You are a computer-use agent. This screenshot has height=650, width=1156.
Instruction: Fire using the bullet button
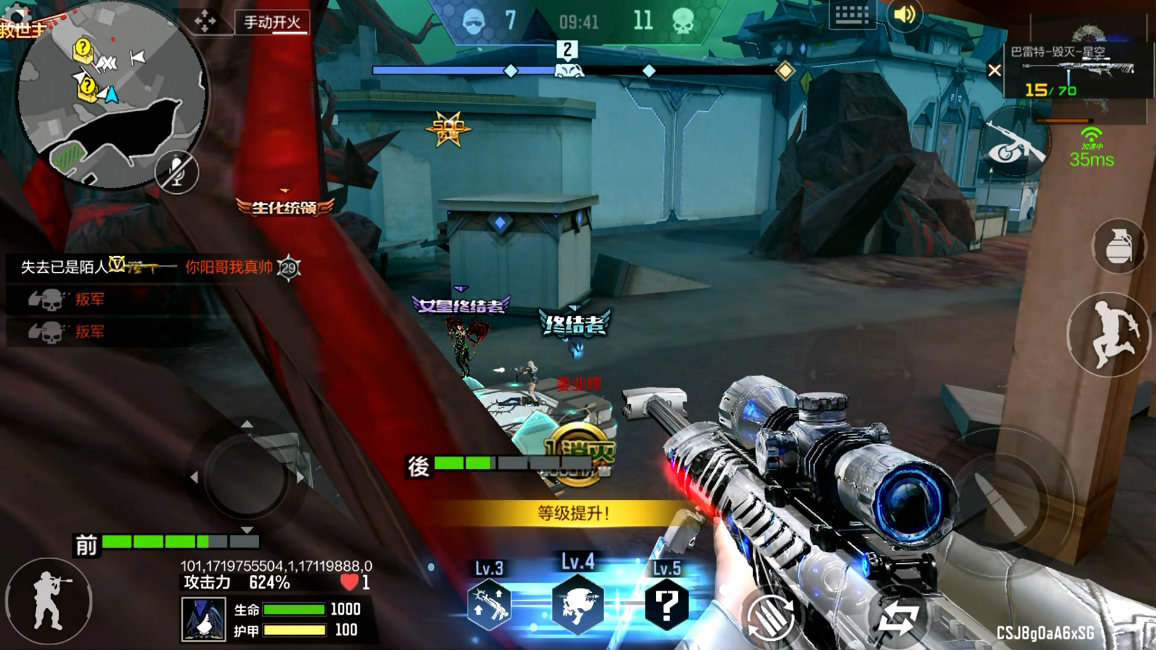coord(1000,500)
